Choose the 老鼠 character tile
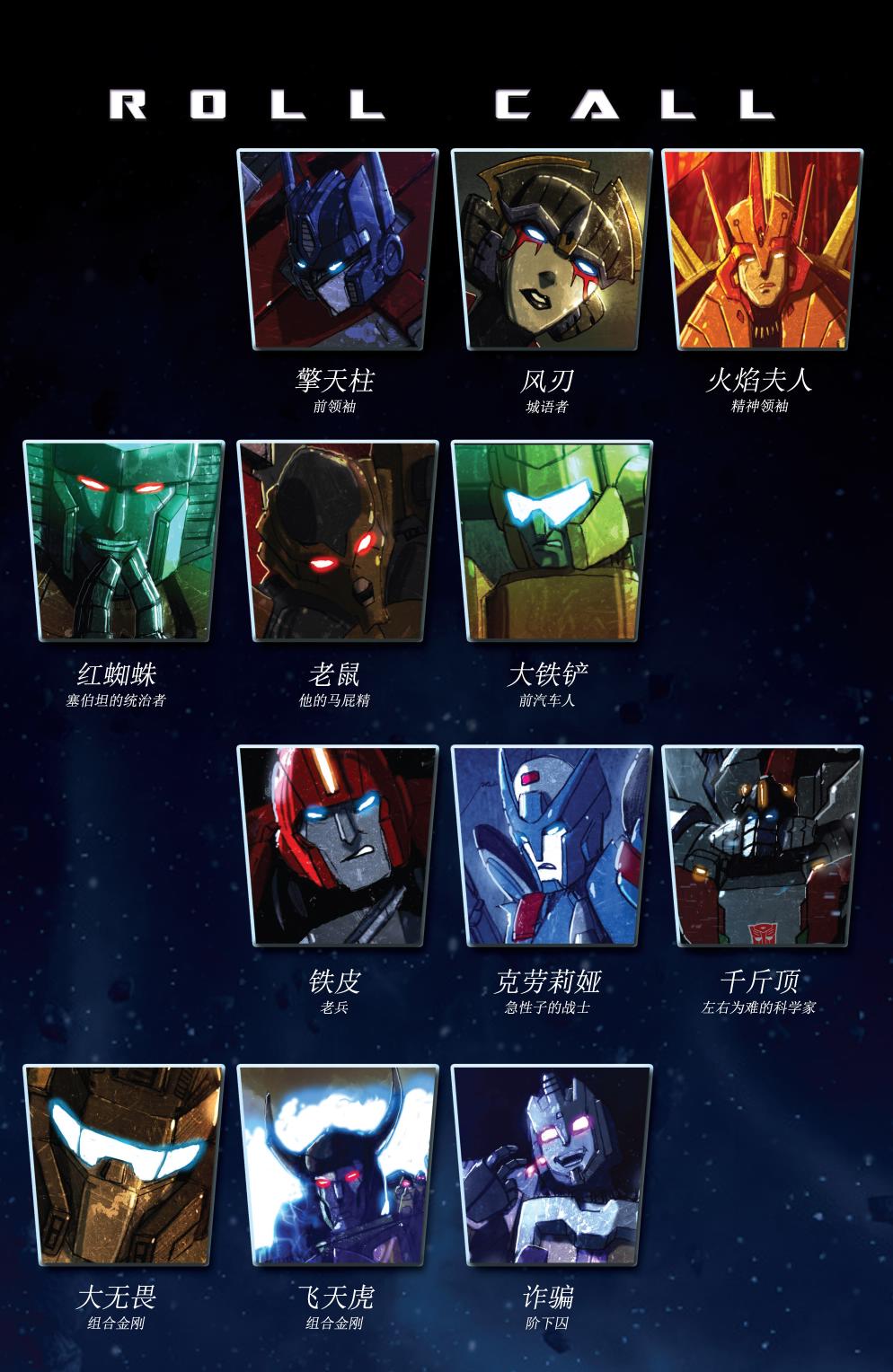Image resolution: width=893 pixels, height=1372 pixels. [337, 541]
